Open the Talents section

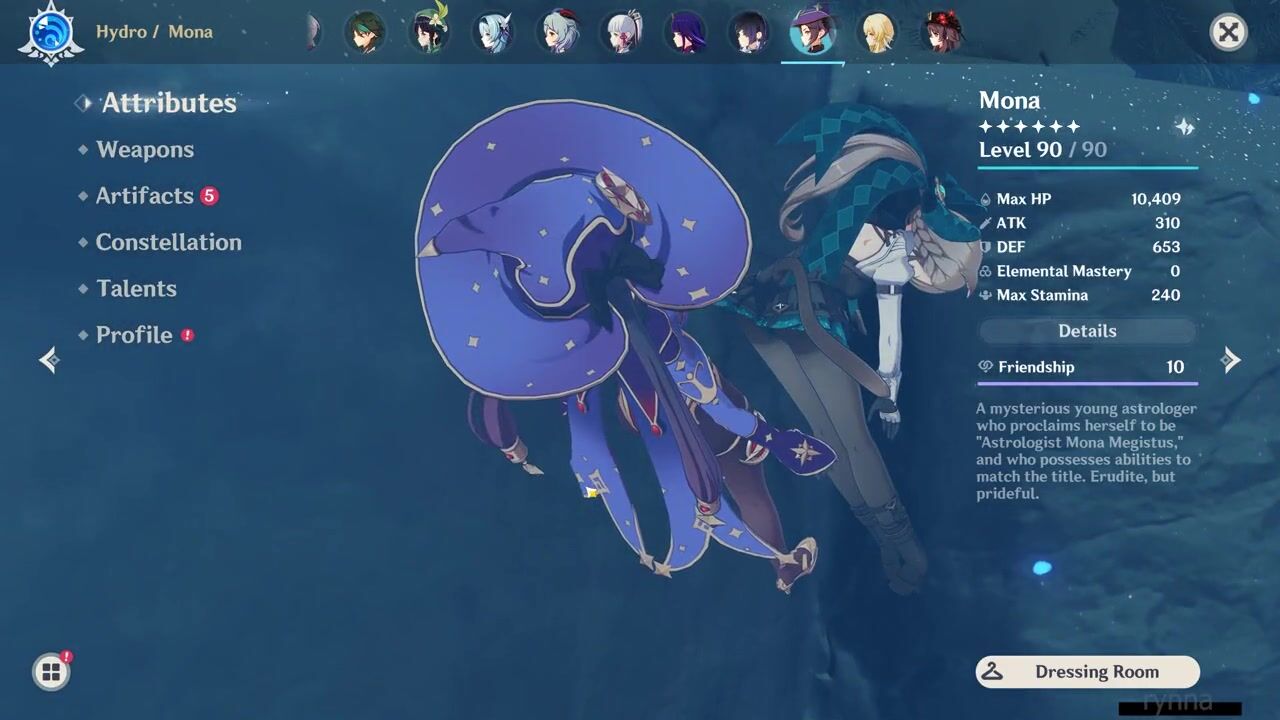click(136, 289)
